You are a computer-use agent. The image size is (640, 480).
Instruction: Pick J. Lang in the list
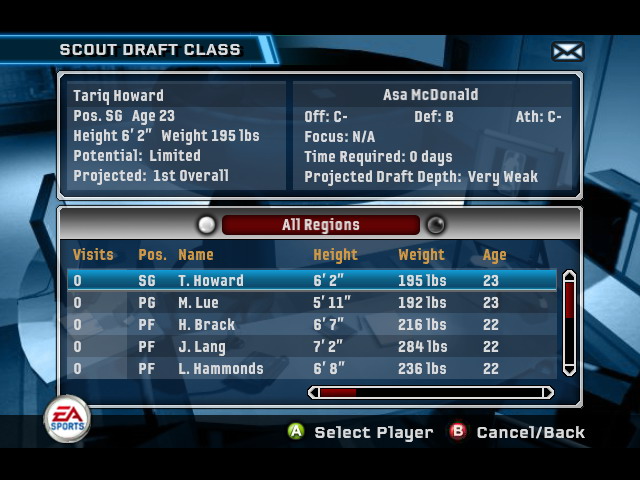point(311,347)
